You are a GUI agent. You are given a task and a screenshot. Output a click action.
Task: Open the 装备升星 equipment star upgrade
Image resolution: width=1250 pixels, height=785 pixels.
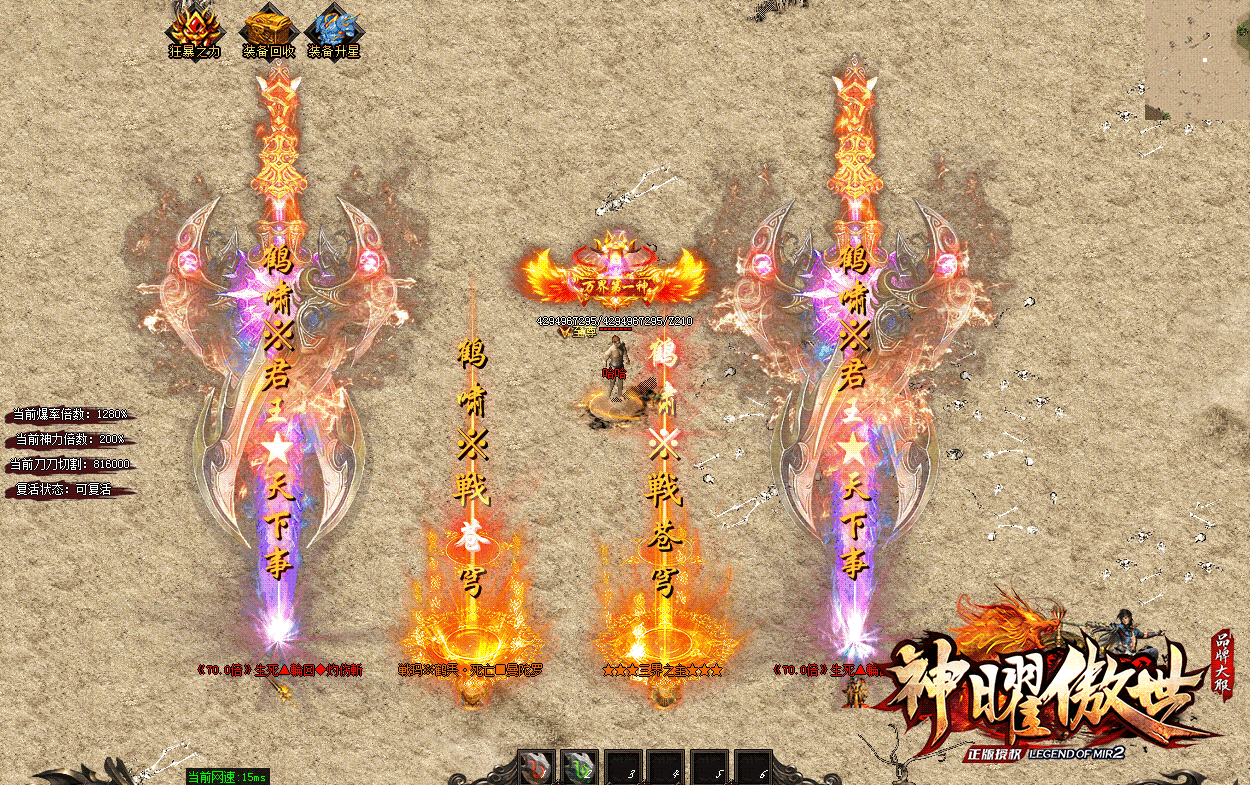333,27
